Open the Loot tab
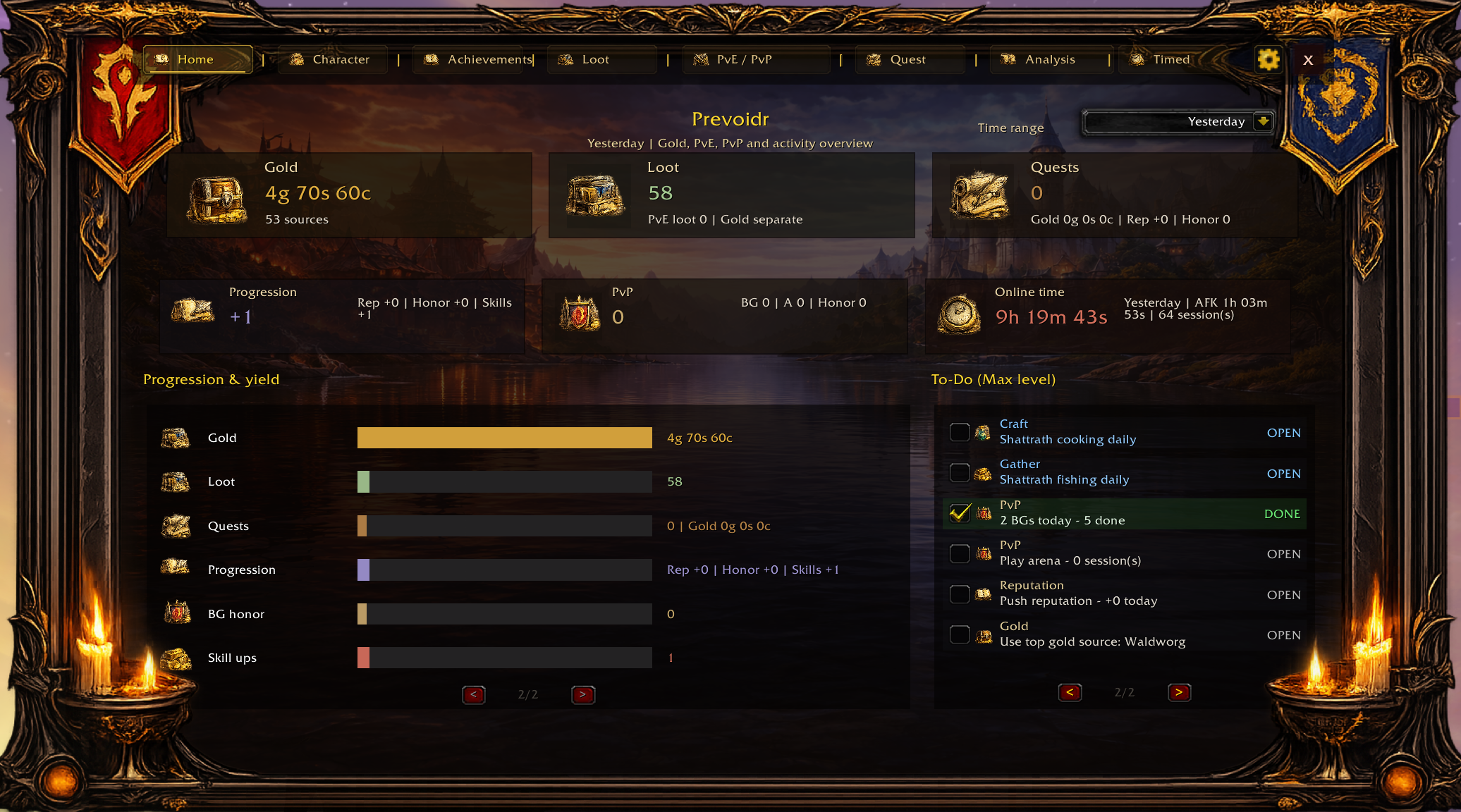The image size is (1461, 812). (x=601, y=60)
